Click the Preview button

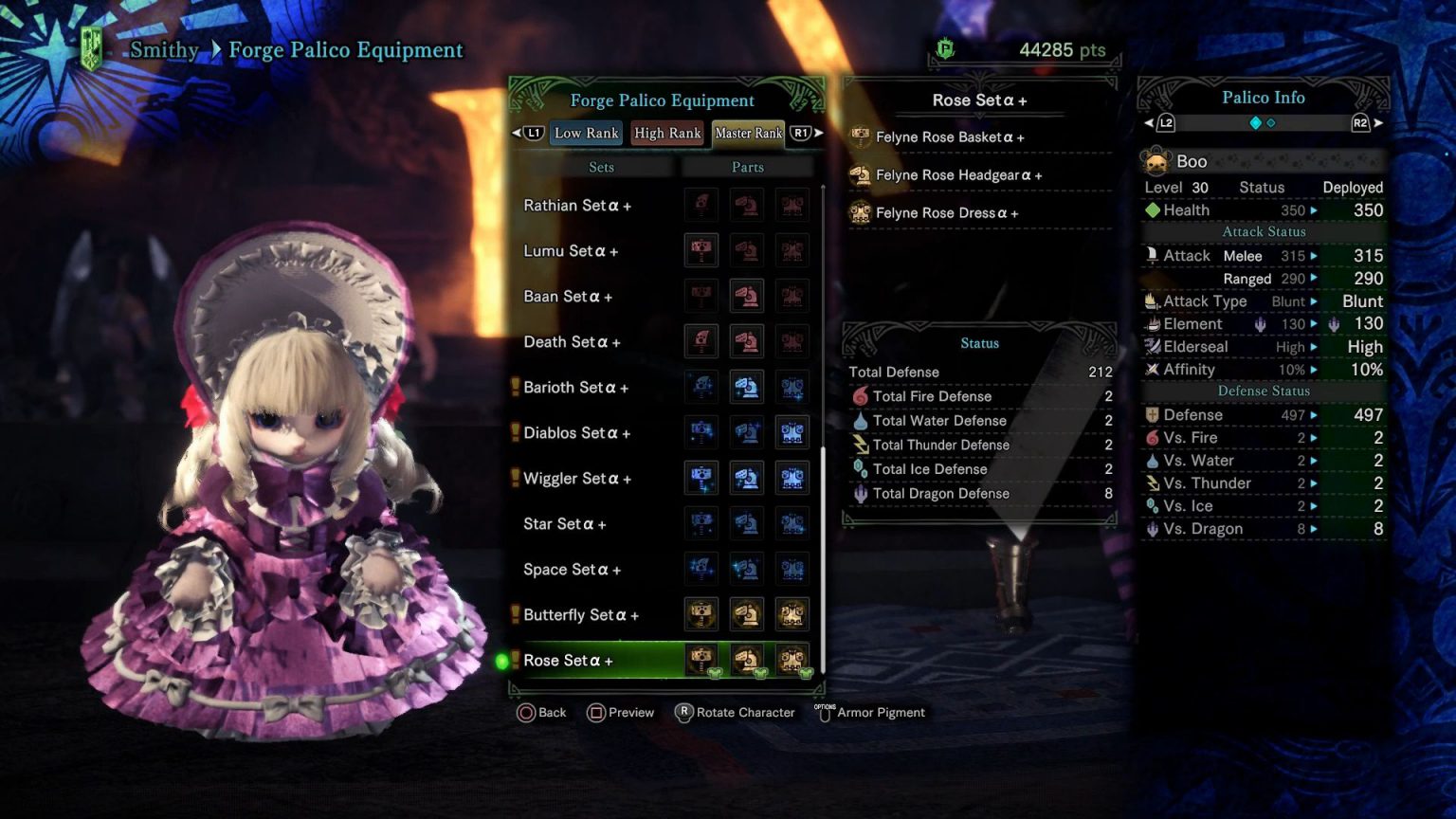[621, 712]
